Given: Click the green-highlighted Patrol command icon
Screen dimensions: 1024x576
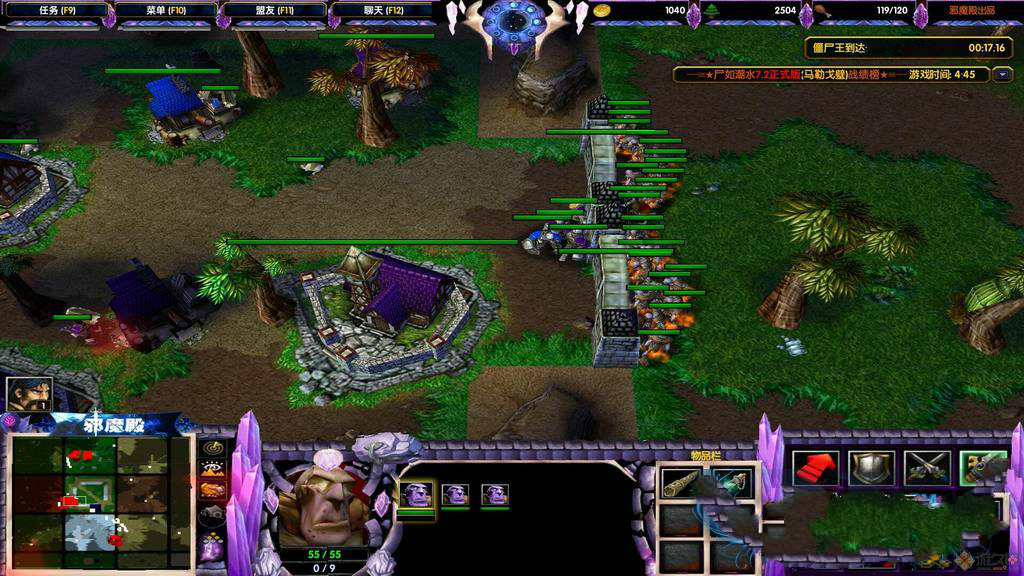Looking at the screenshot, I should pyautogui.click(x=982, y=467).
